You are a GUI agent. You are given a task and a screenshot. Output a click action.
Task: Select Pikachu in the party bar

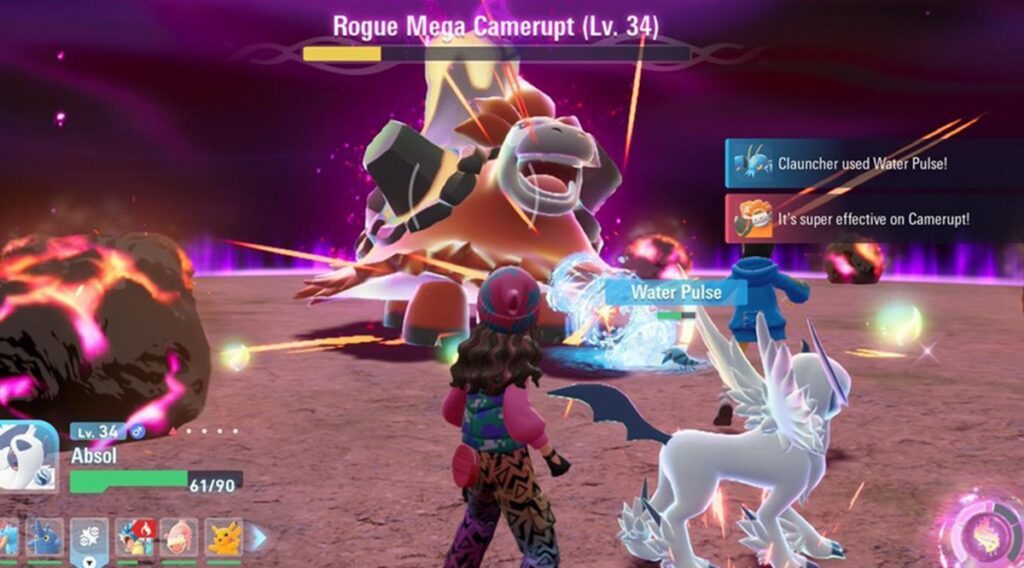(x=224, y=537)
